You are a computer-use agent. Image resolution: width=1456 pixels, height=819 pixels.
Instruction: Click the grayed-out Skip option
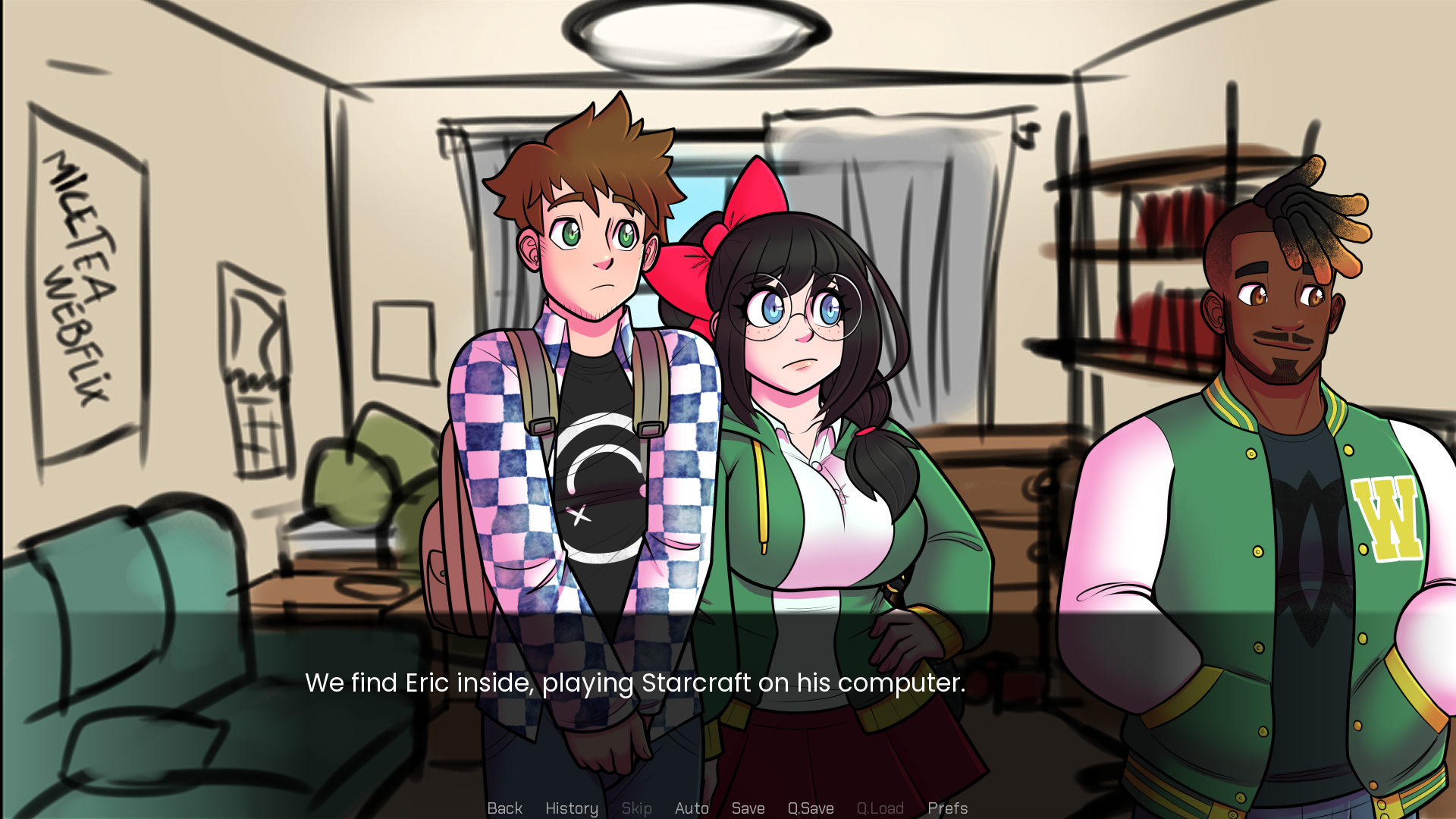(636, 808)
